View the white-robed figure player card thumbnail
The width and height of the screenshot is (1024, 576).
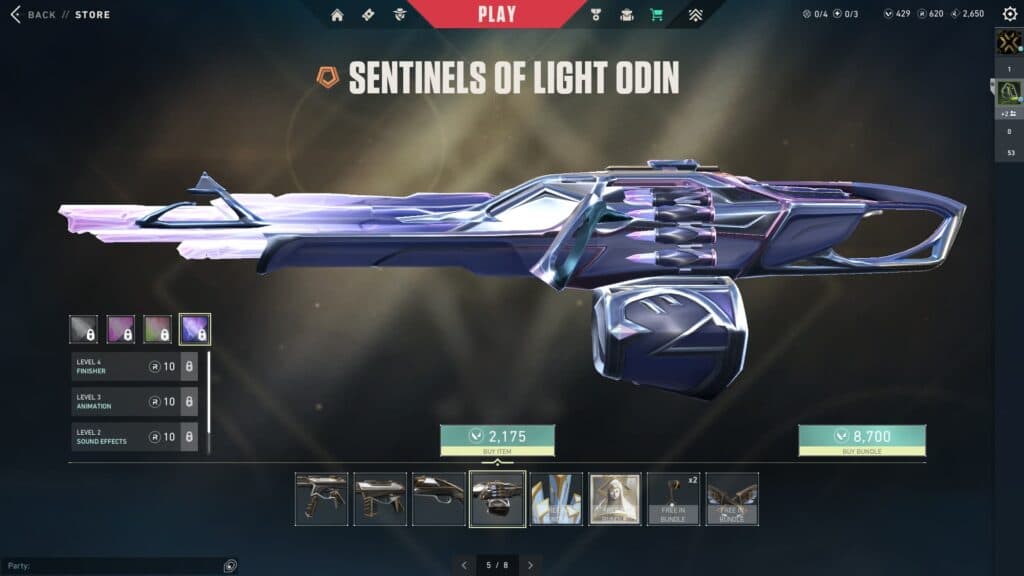[615, 499]
